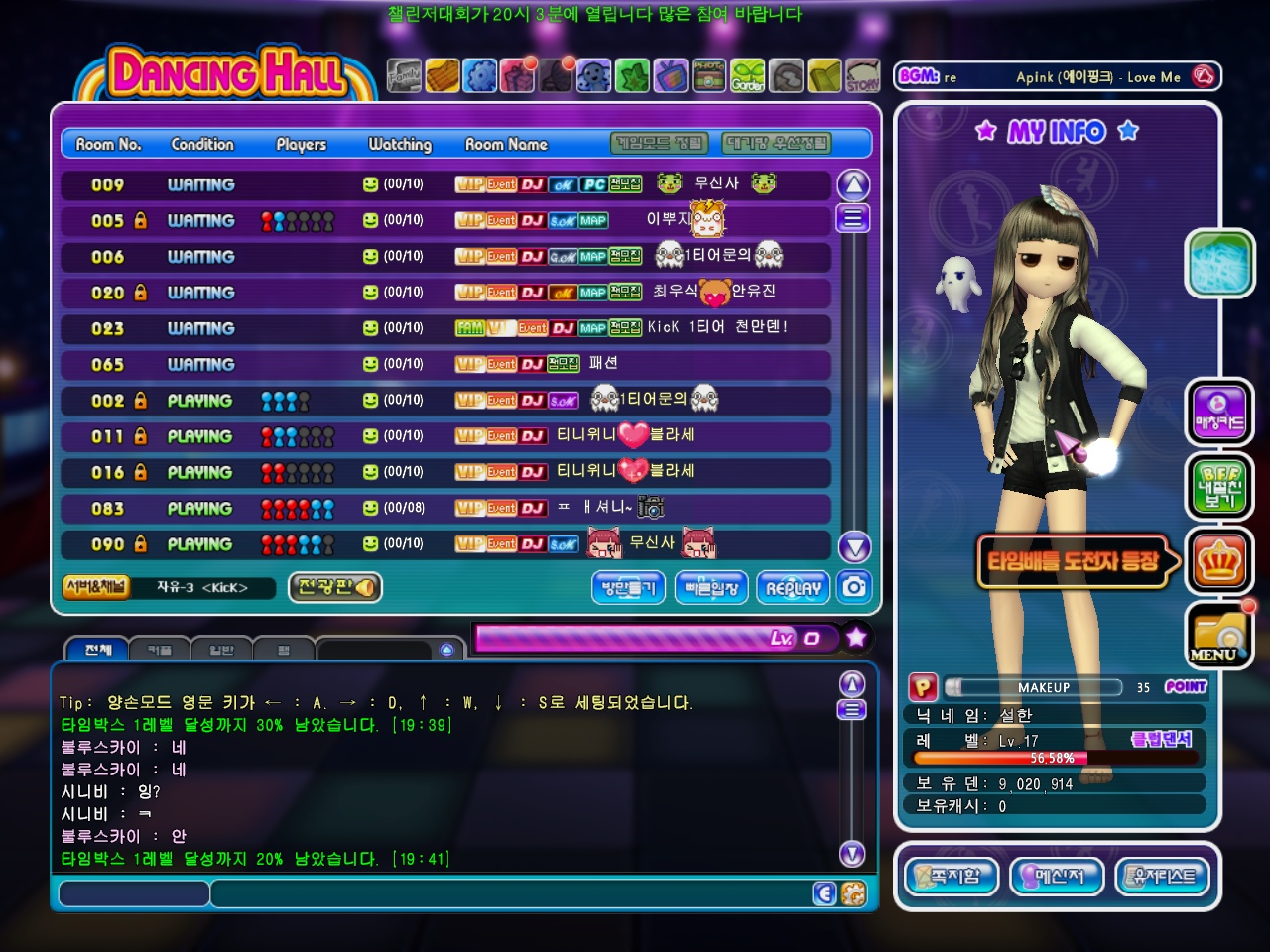Show the 유저리스트 user list
The height and width of the screenshot is (952, 1270).
[x=1163, y=877]
